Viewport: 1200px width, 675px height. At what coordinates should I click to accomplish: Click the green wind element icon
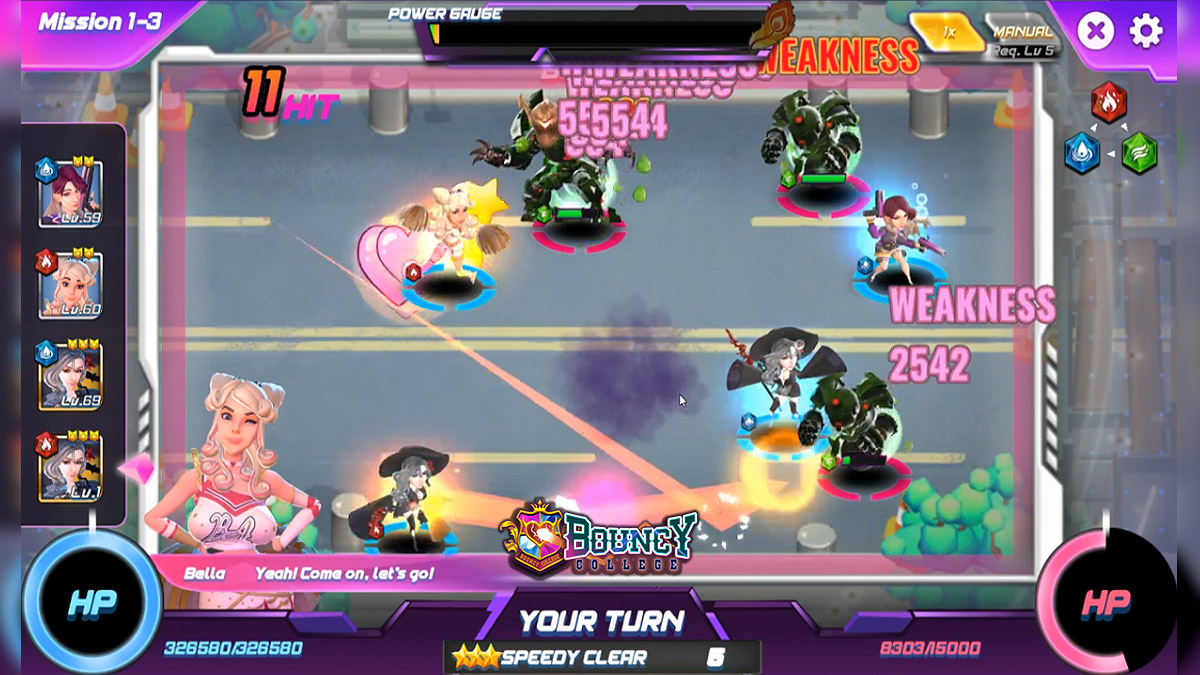1138,154
